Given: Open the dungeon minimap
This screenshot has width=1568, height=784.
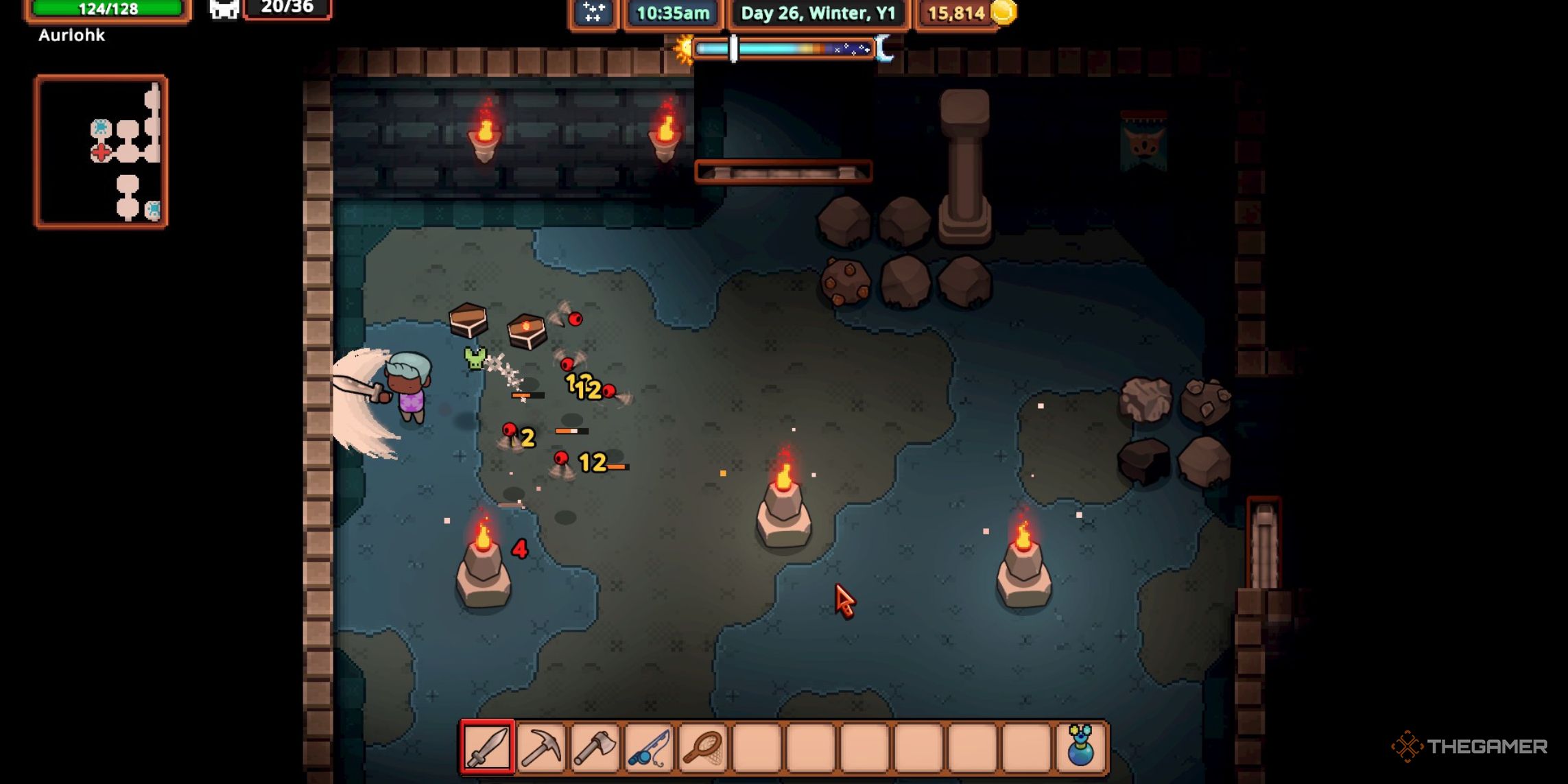Looking at the screenshot, I should (x=102, y=151).
